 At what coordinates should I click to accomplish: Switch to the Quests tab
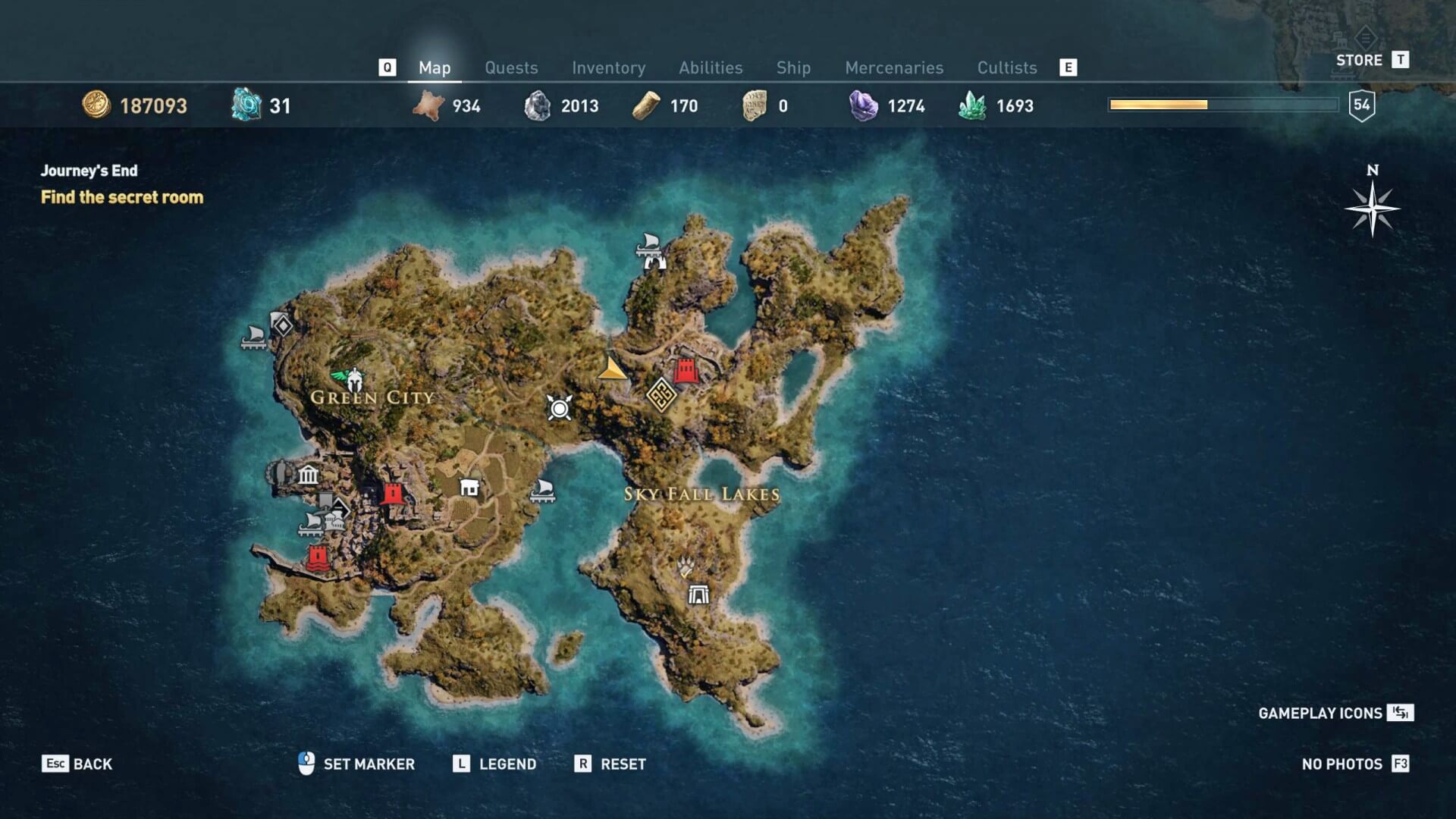(x=511, y=68)
